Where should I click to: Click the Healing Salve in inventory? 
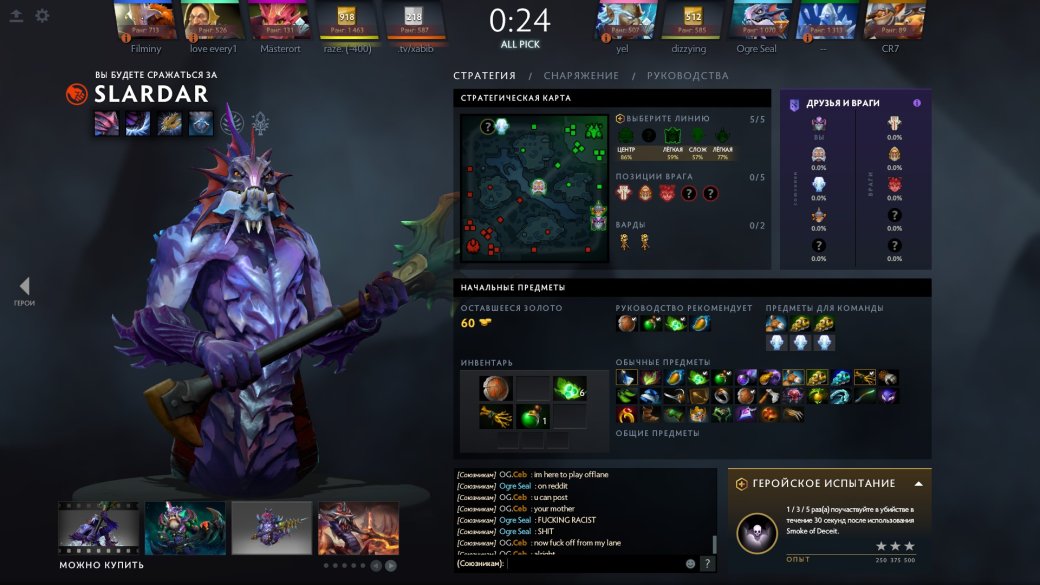[x=533, y=417]
